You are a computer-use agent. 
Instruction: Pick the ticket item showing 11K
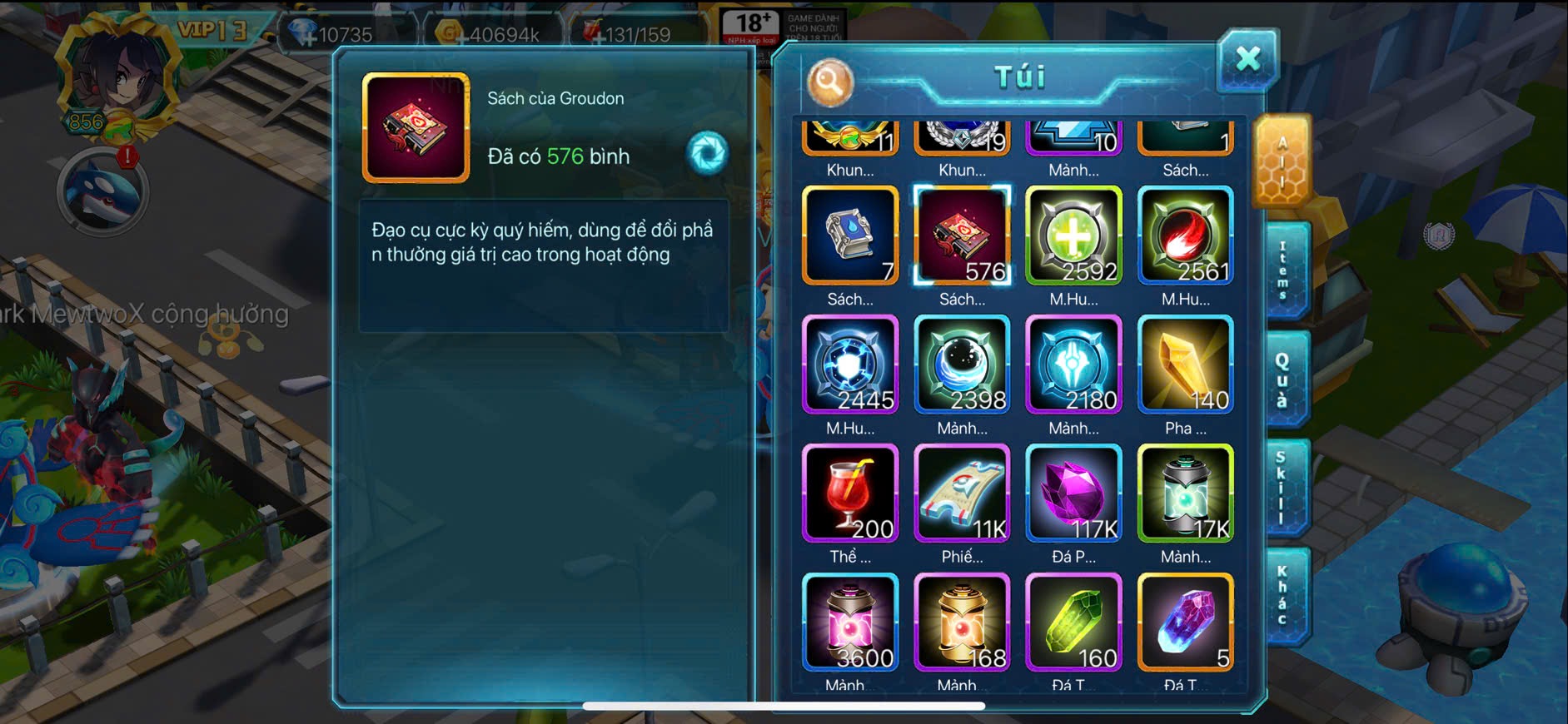(x=962, y=493)
